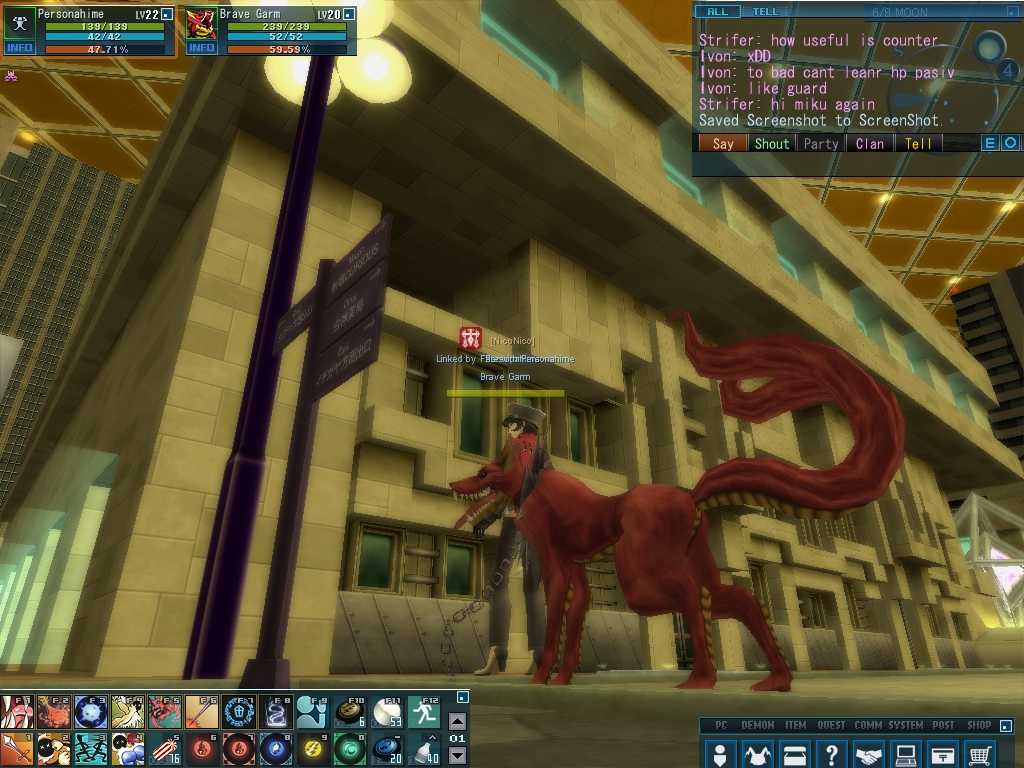
Task: Switch chat channel to Shout
Action: (771, 143)
